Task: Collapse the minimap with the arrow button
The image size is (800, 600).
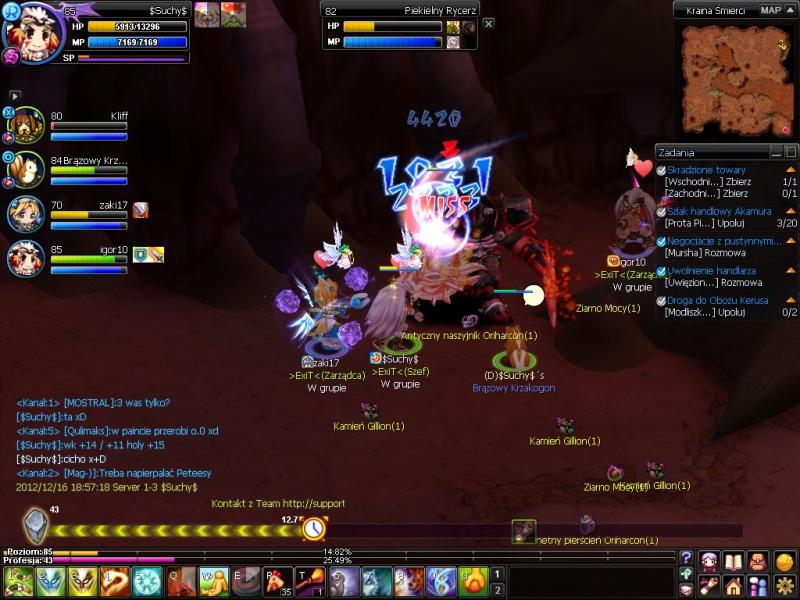Action: 790,10
